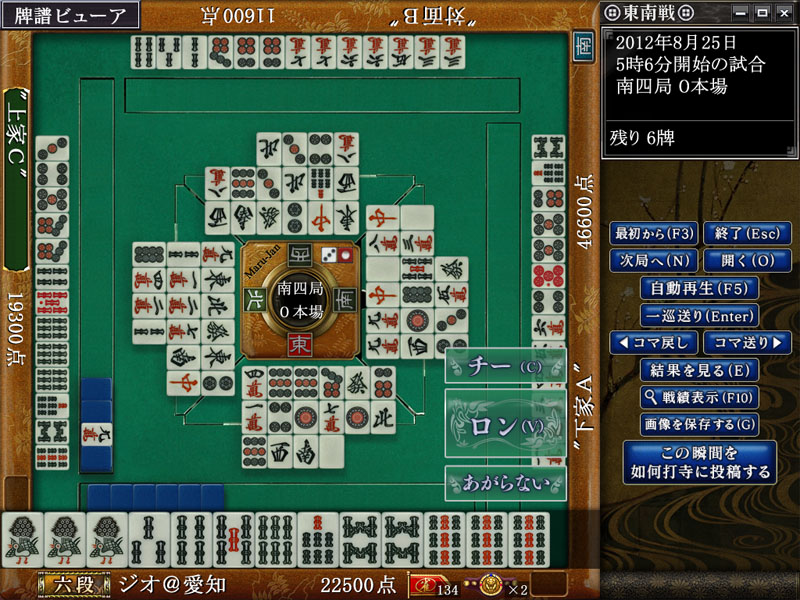Exit the viewer with 終了 (Esc)
The image size is (800, 600).
(741, 234)
